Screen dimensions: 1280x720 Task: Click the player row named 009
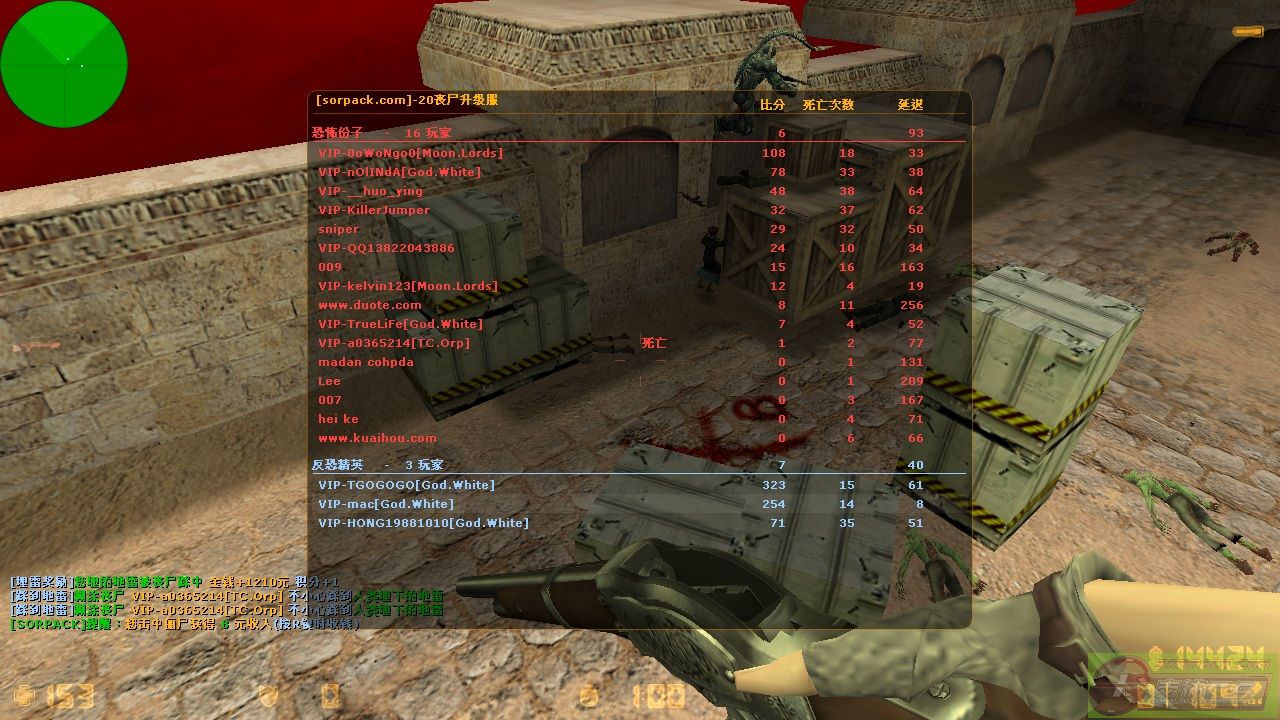(330, 267)
